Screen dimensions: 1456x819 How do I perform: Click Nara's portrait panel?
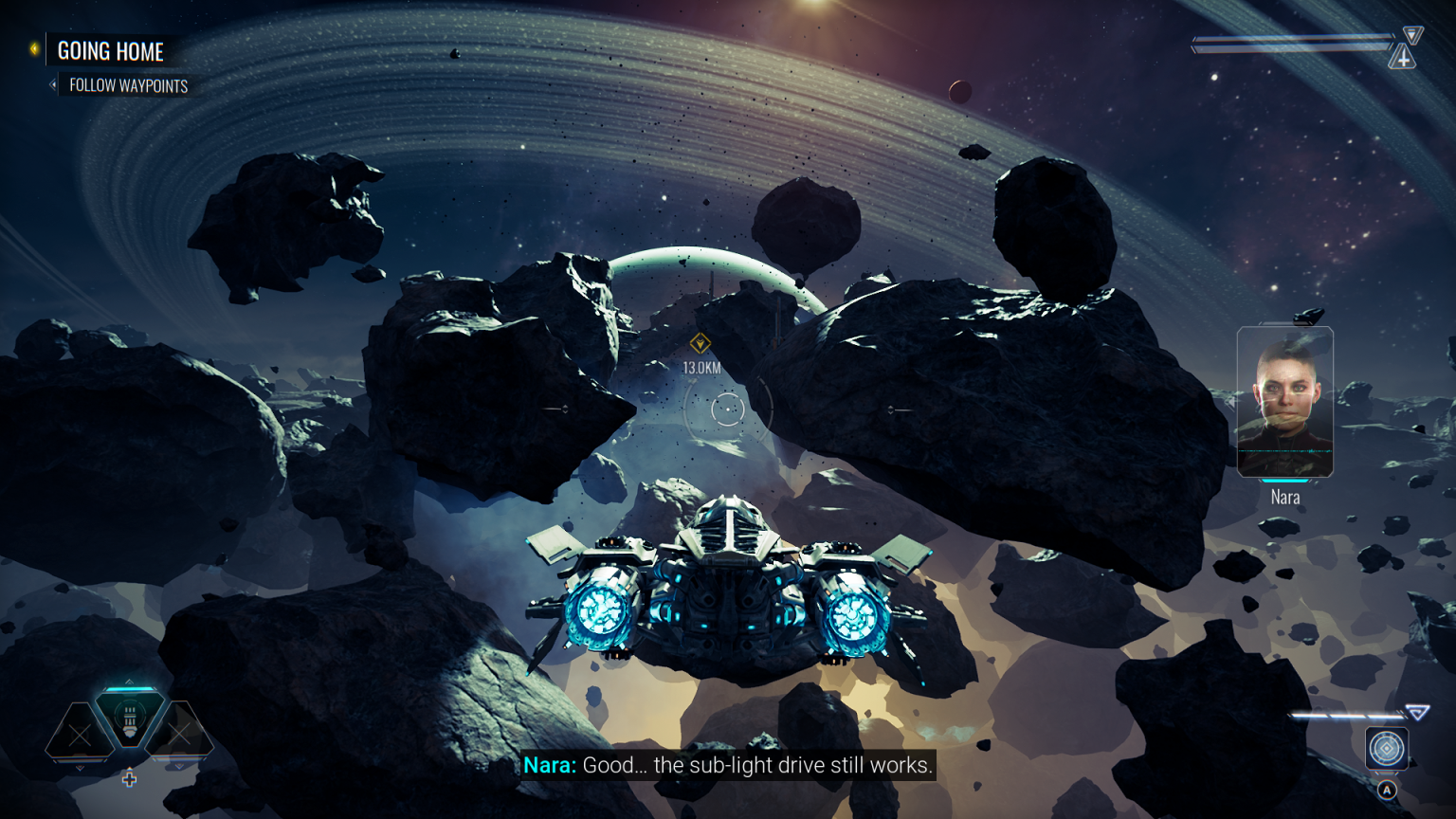[x=1284, y=402]
